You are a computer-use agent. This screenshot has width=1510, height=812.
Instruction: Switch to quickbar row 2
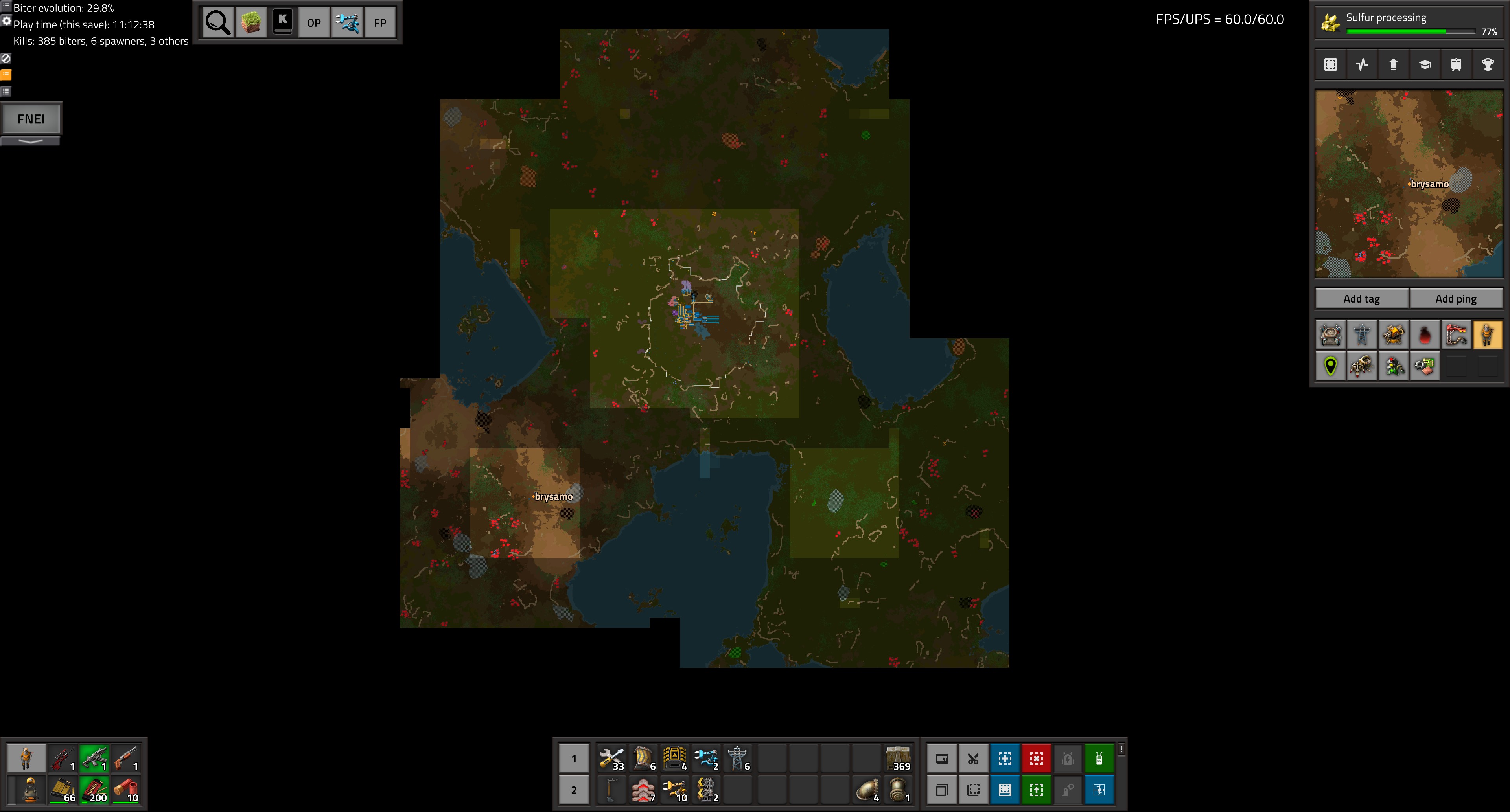573,790
